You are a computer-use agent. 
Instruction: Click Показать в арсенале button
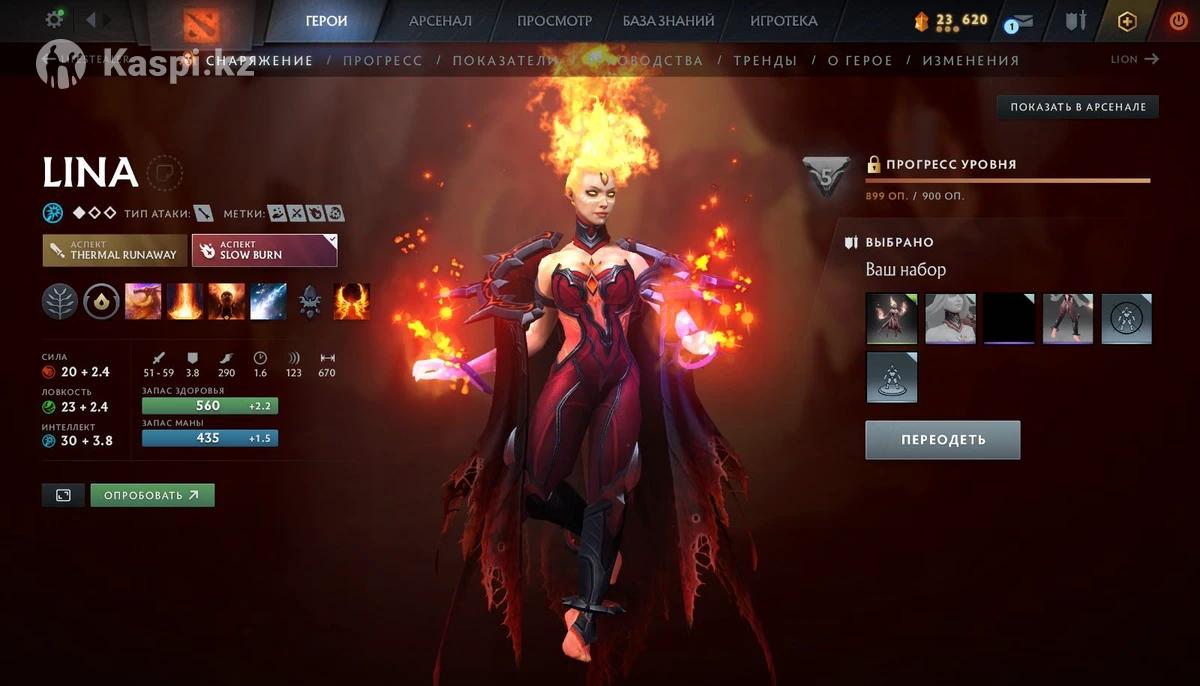(1077, 107)
